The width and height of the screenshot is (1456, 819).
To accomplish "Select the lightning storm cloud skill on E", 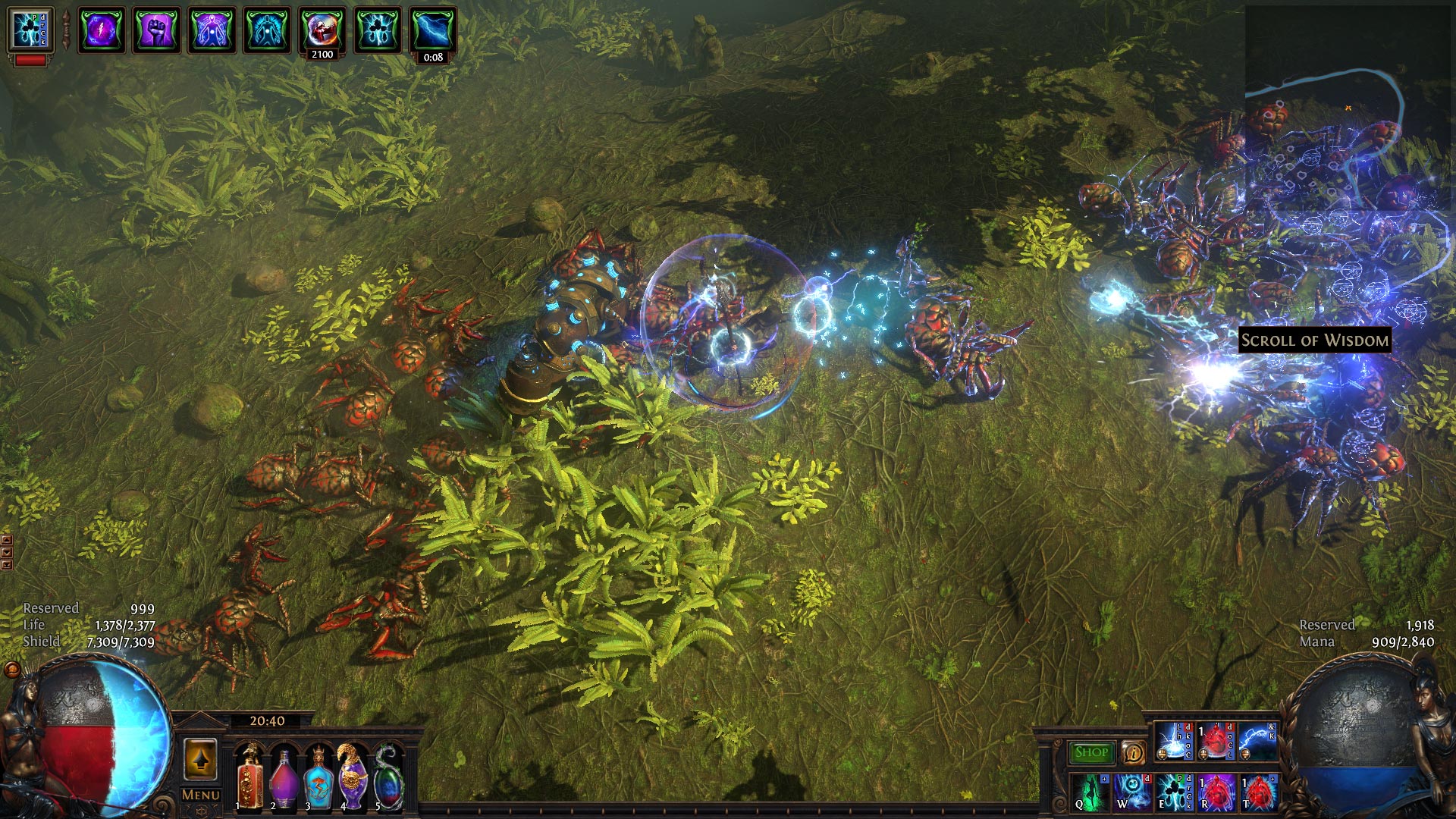I will 1174,791.
